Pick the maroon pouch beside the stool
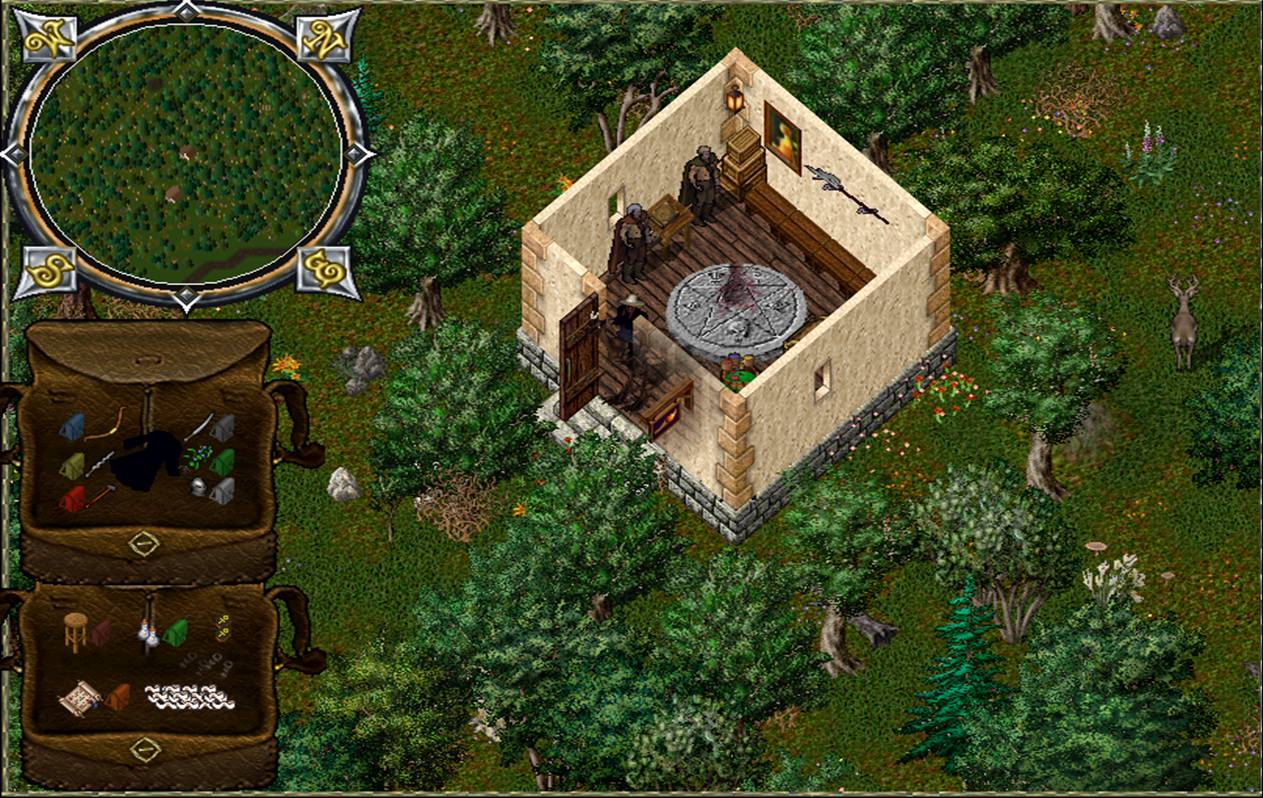This screenshot has width=1263, height=798. 101,632
